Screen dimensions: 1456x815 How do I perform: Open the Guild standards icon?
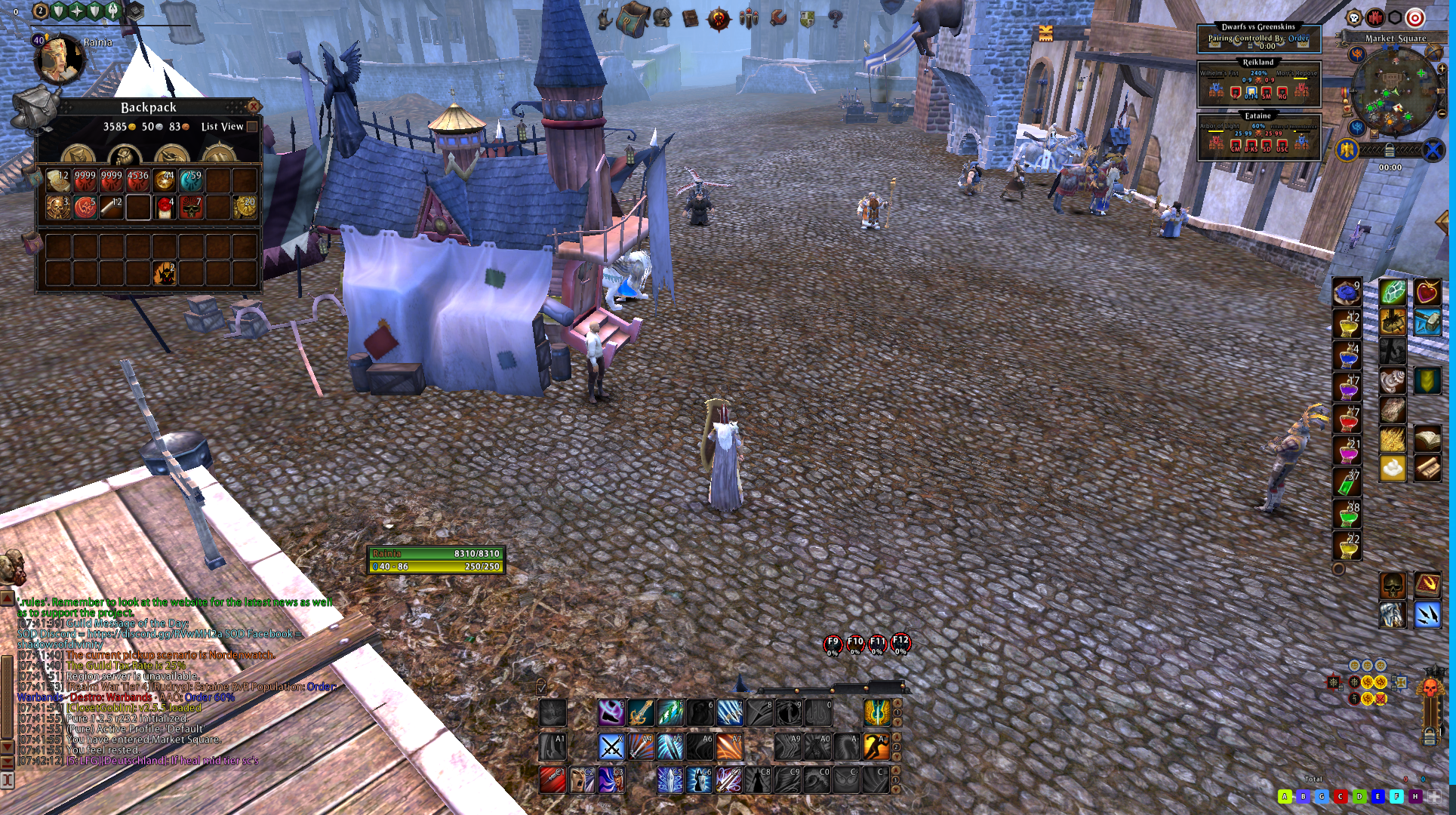(x=749, y=17)
